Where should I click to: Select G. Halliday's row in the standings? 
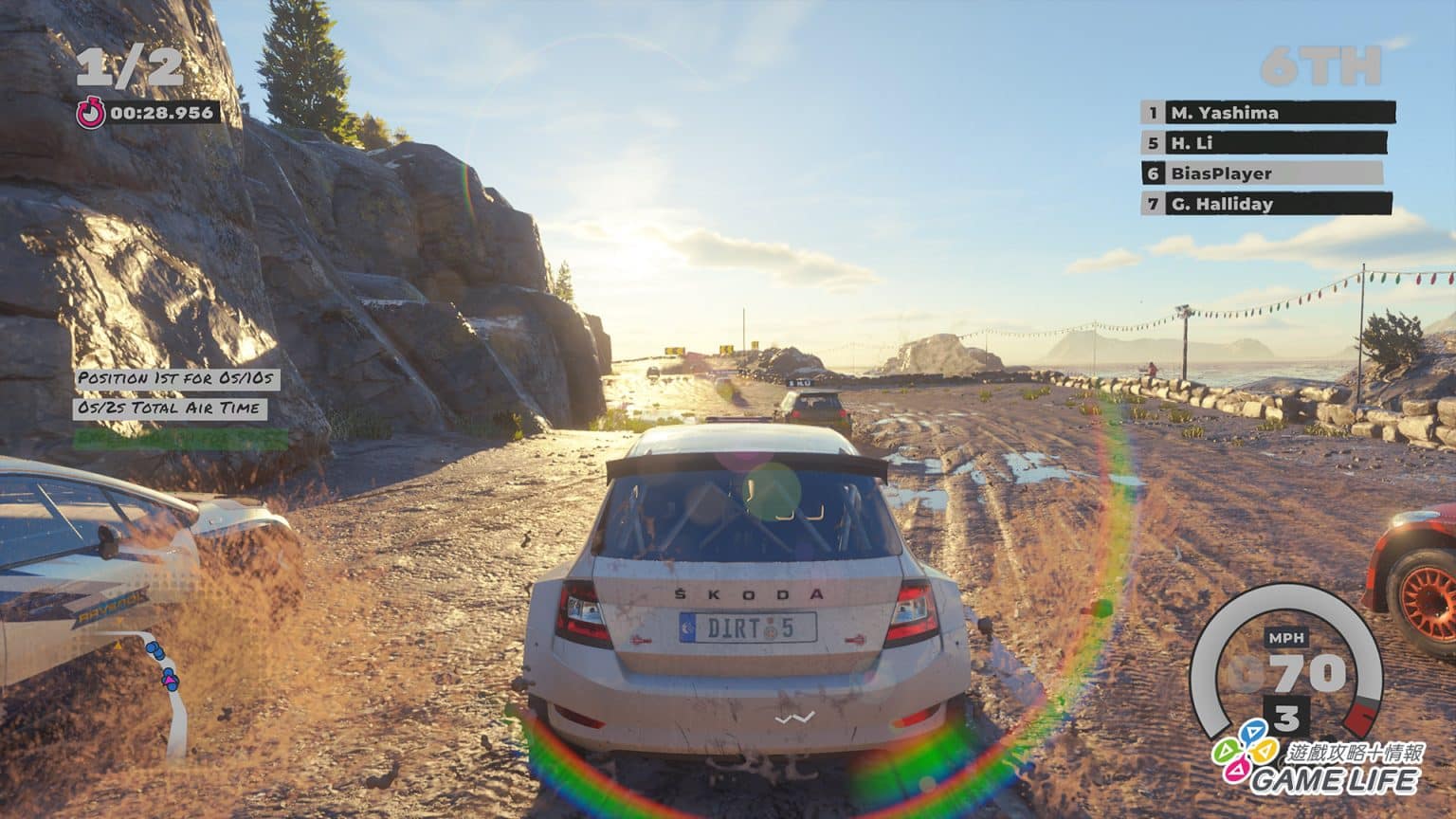point(1267,204)
